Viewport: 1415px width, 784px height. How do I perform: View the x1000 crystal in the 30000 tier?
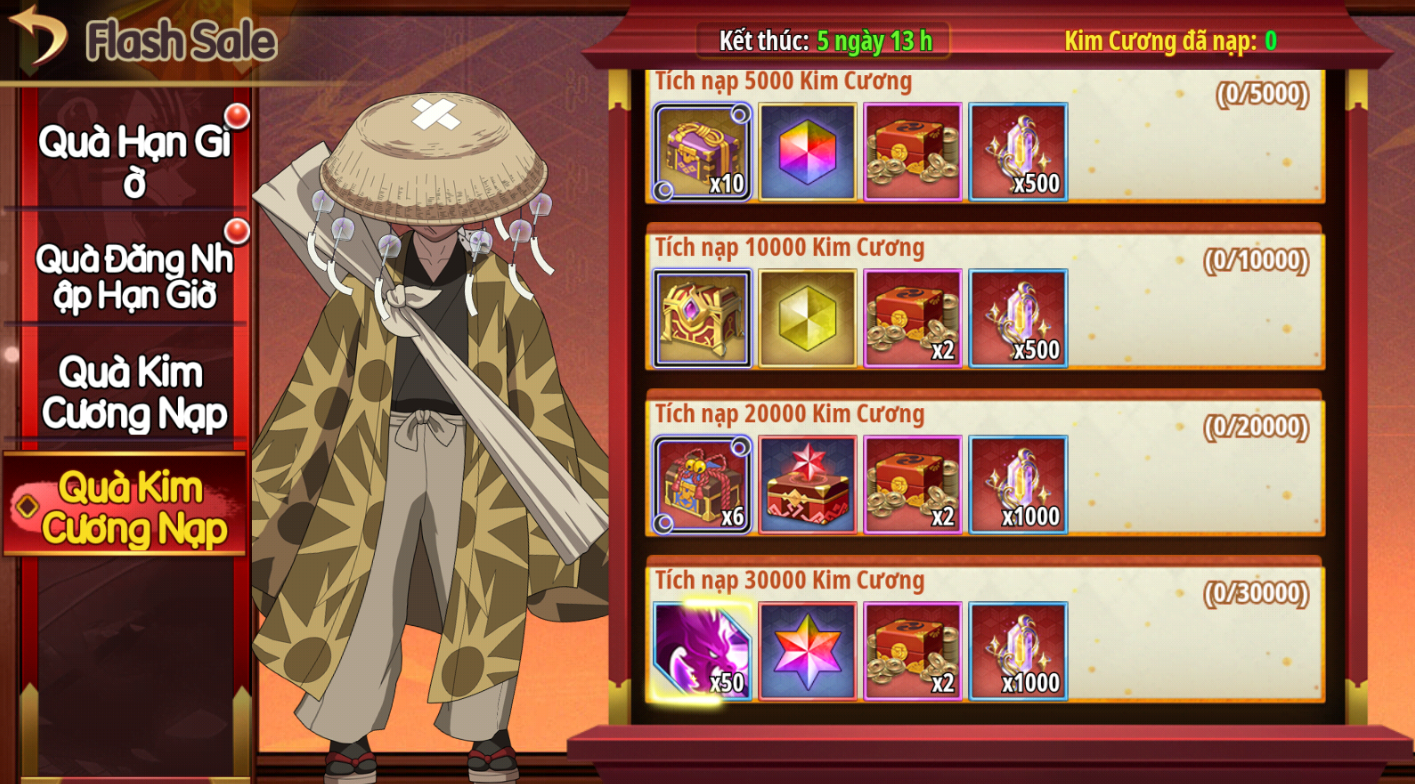(1017, 651)
